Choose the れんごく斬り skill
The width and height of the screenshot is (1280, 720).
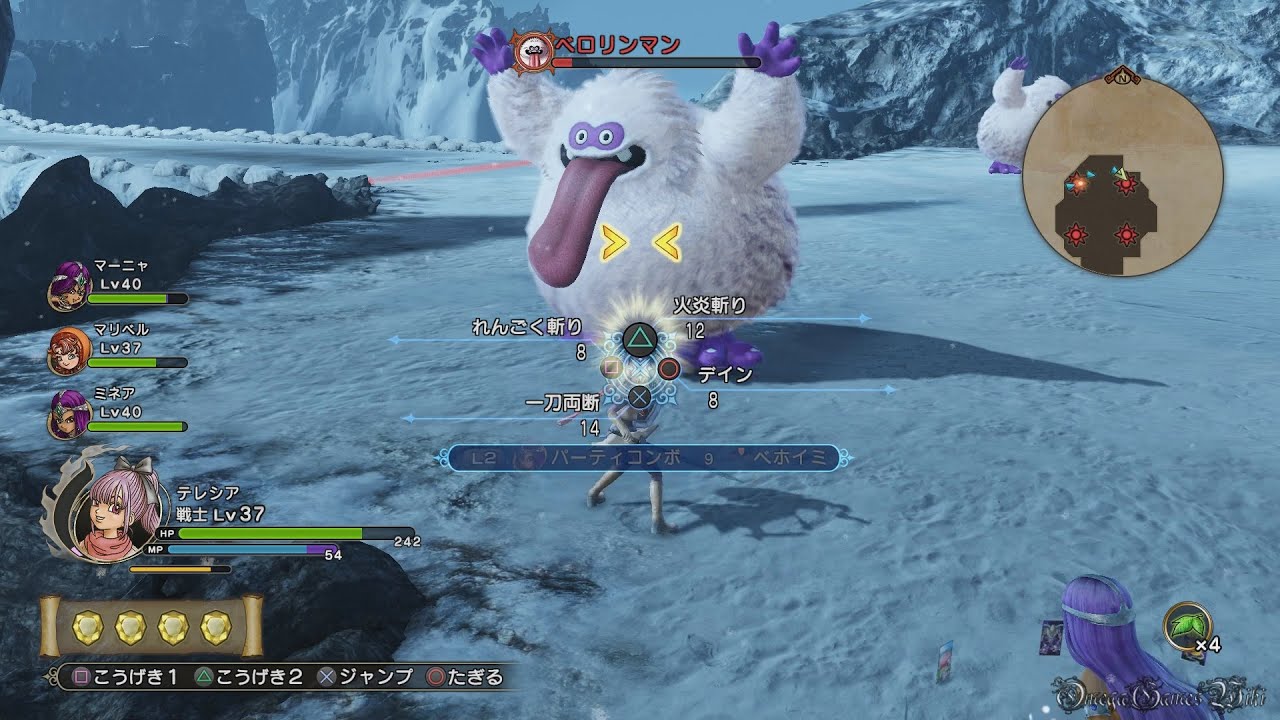(527, 327)
